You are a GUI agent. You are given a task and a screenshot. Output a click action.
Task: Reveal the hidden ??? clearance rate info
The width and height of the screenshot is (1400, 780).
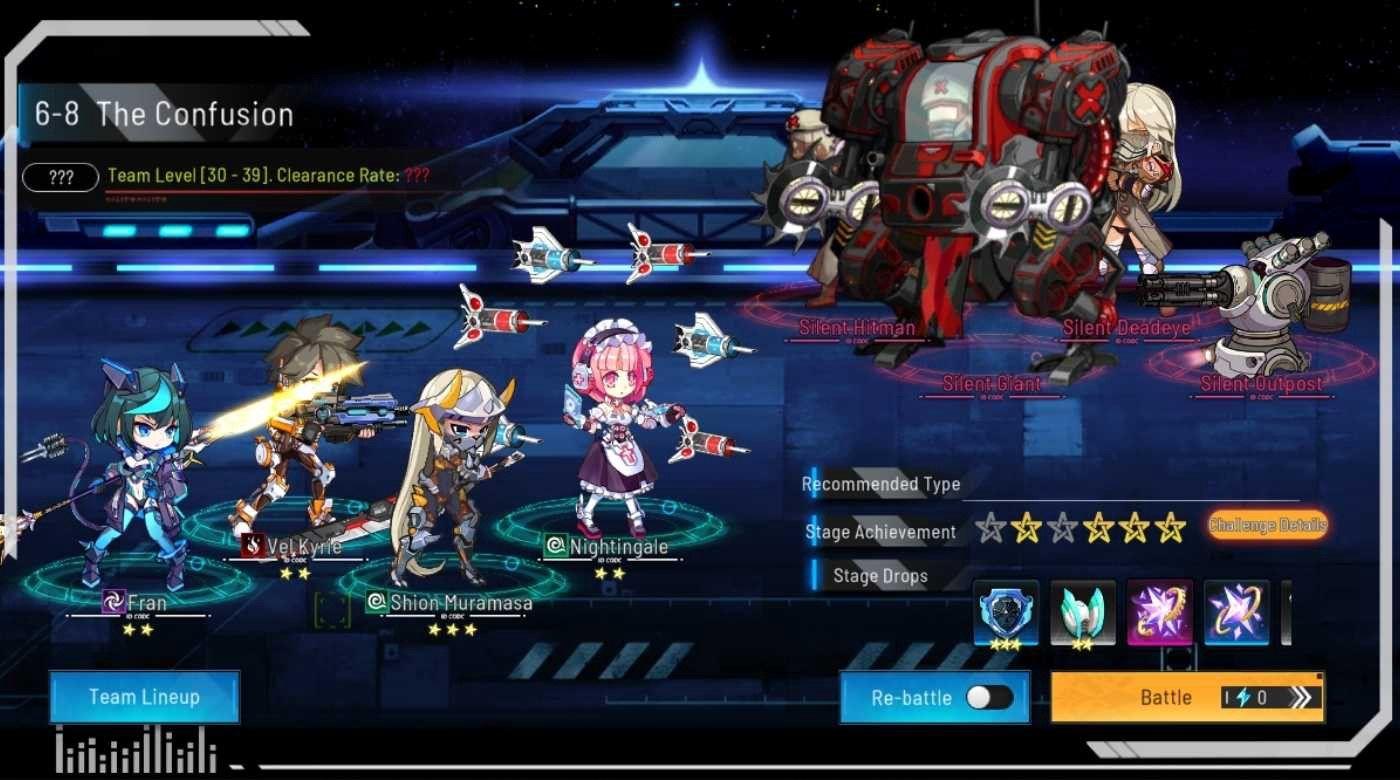click(x=59, y=177)
